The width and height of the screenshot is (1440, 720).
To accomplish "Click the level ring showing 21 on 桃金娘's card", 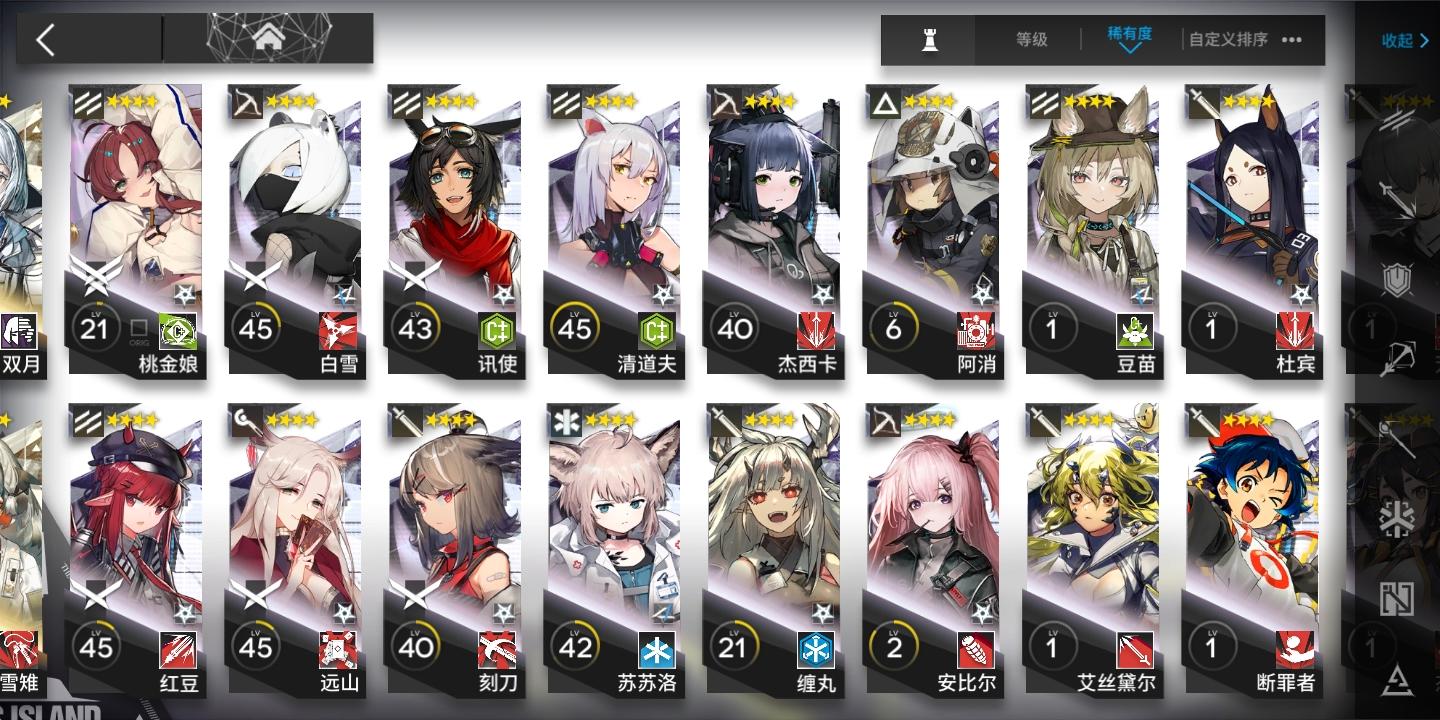I will (x=96, y=328).
